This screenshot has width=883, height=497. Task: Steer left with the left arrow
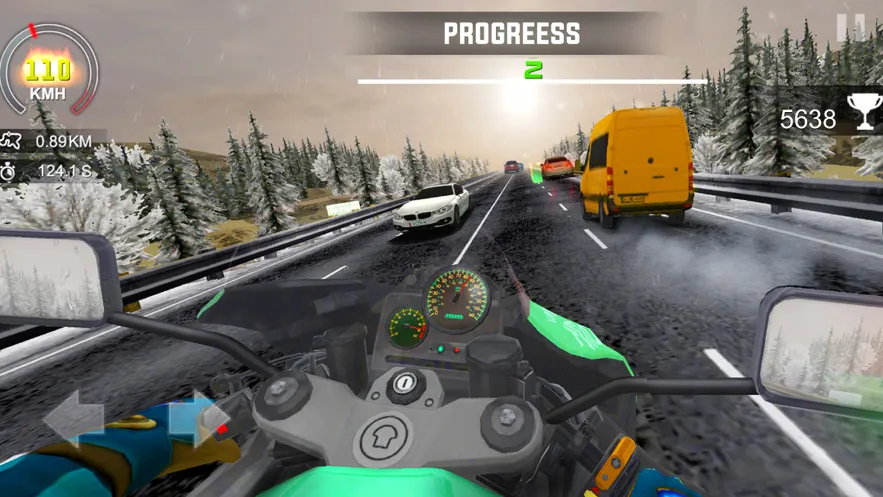74,417
